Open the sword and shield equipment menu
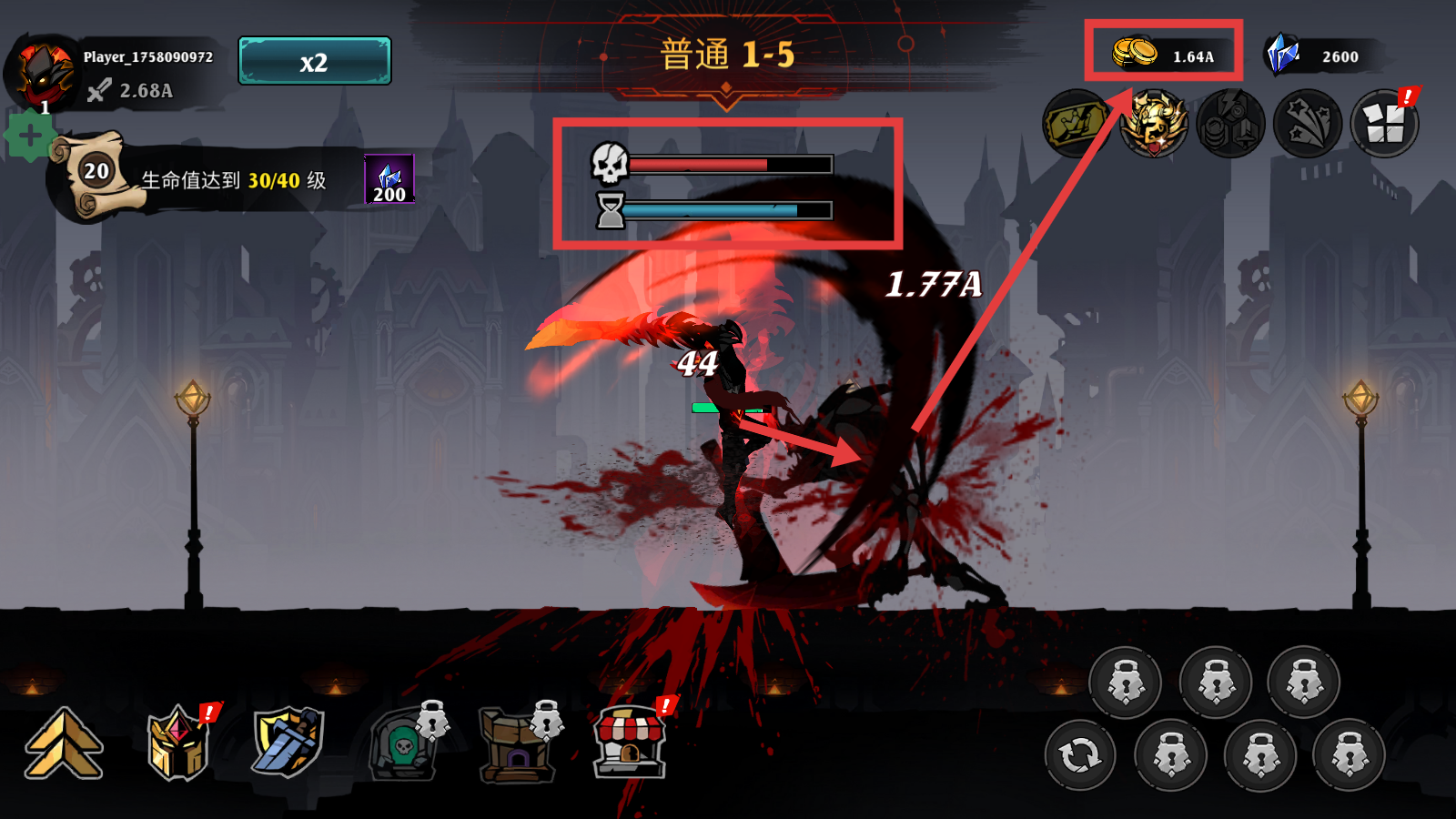Screen dimensions: 1456x819 point(288,742)
